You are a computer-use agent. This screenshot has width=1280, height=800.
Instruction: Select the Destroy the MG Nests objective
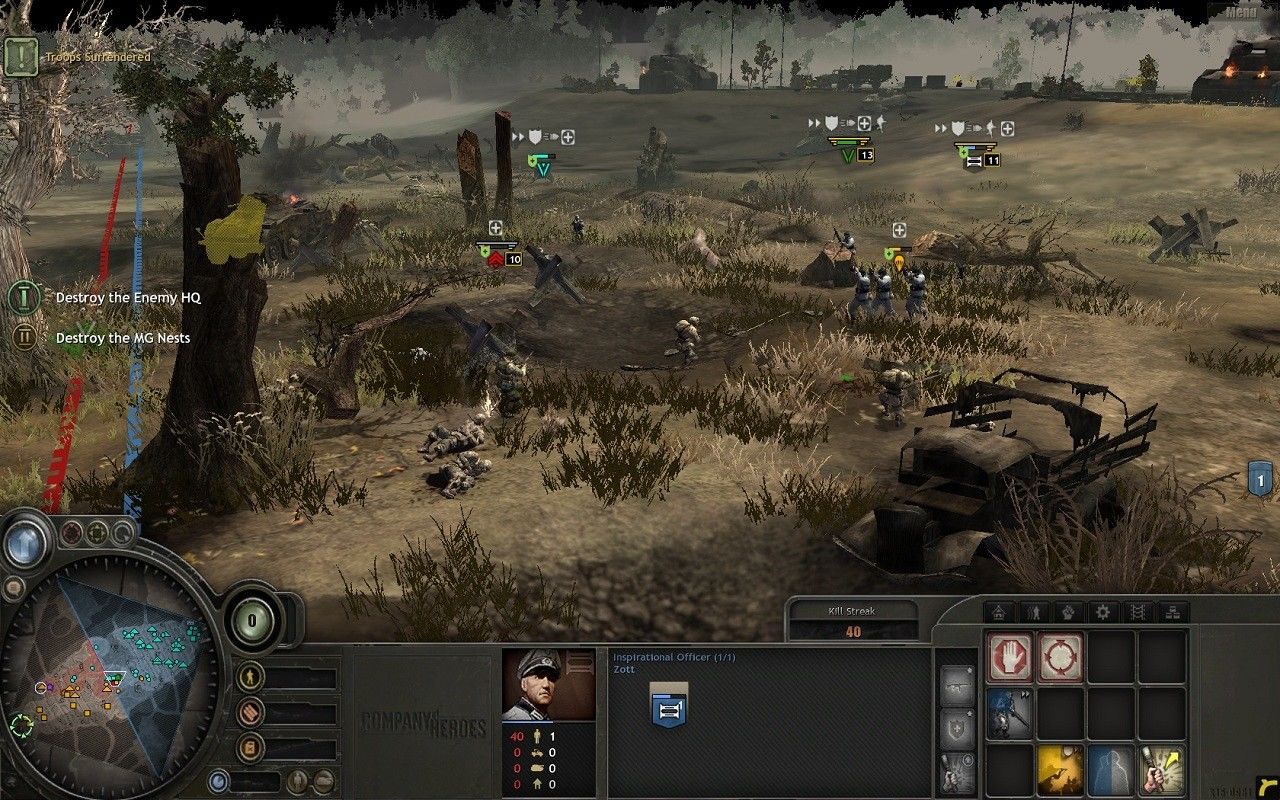(x=122, y=338)
